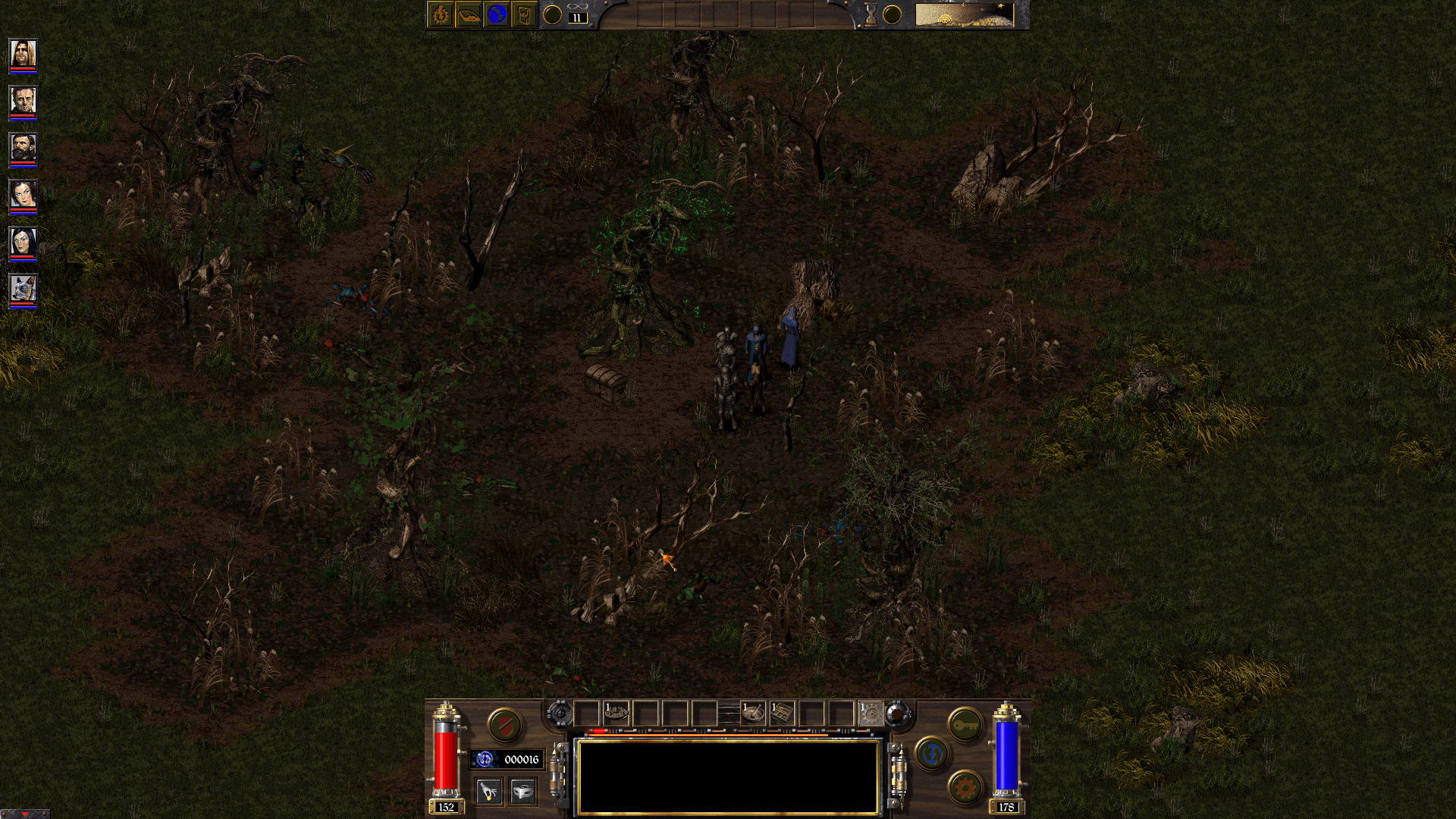Open the character sheet from the top toolbar
The image size is (1456, 819).
441,13
